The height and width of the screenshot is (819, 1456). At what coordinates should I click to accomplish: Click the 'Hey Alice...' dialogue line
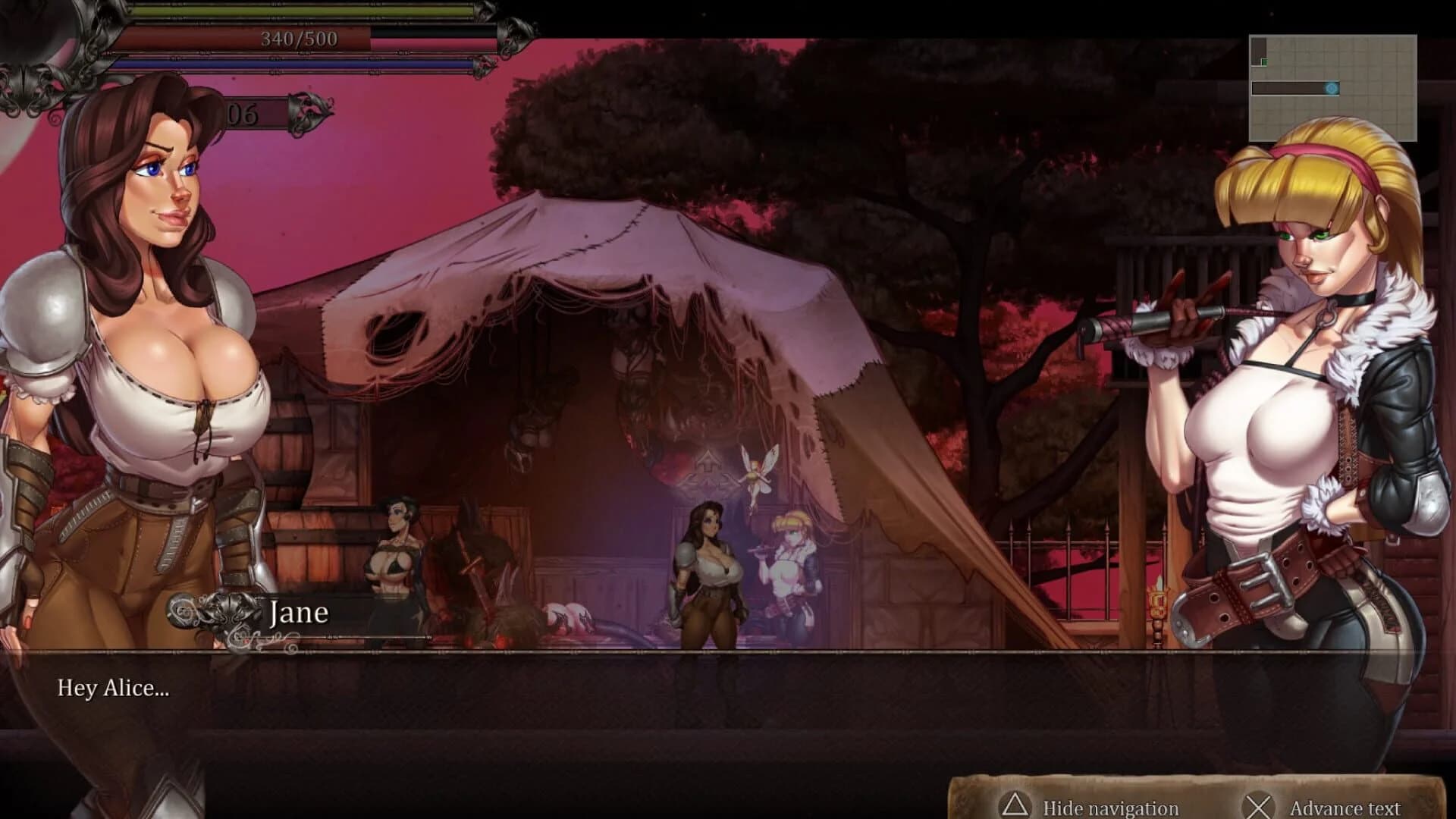click(x=111, y=690)
